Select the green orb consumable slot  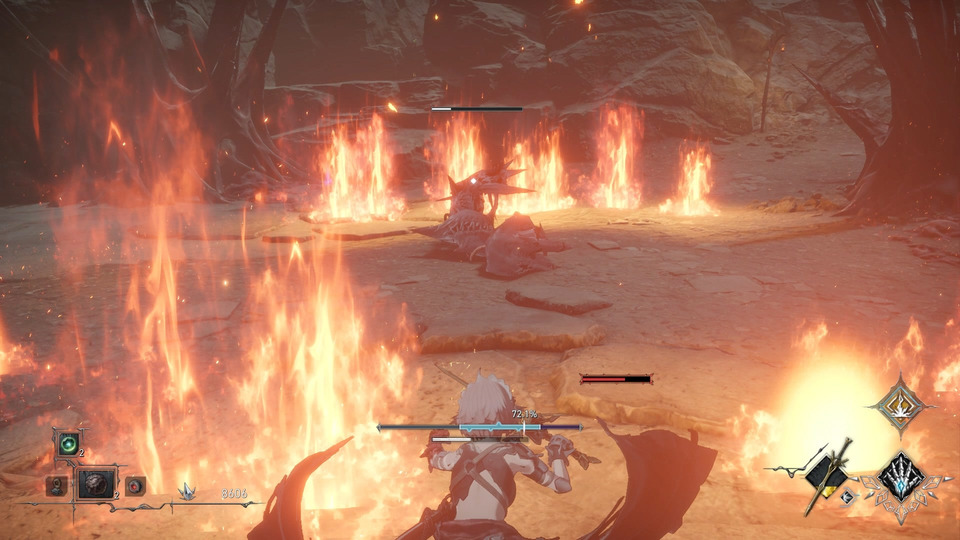68,444
